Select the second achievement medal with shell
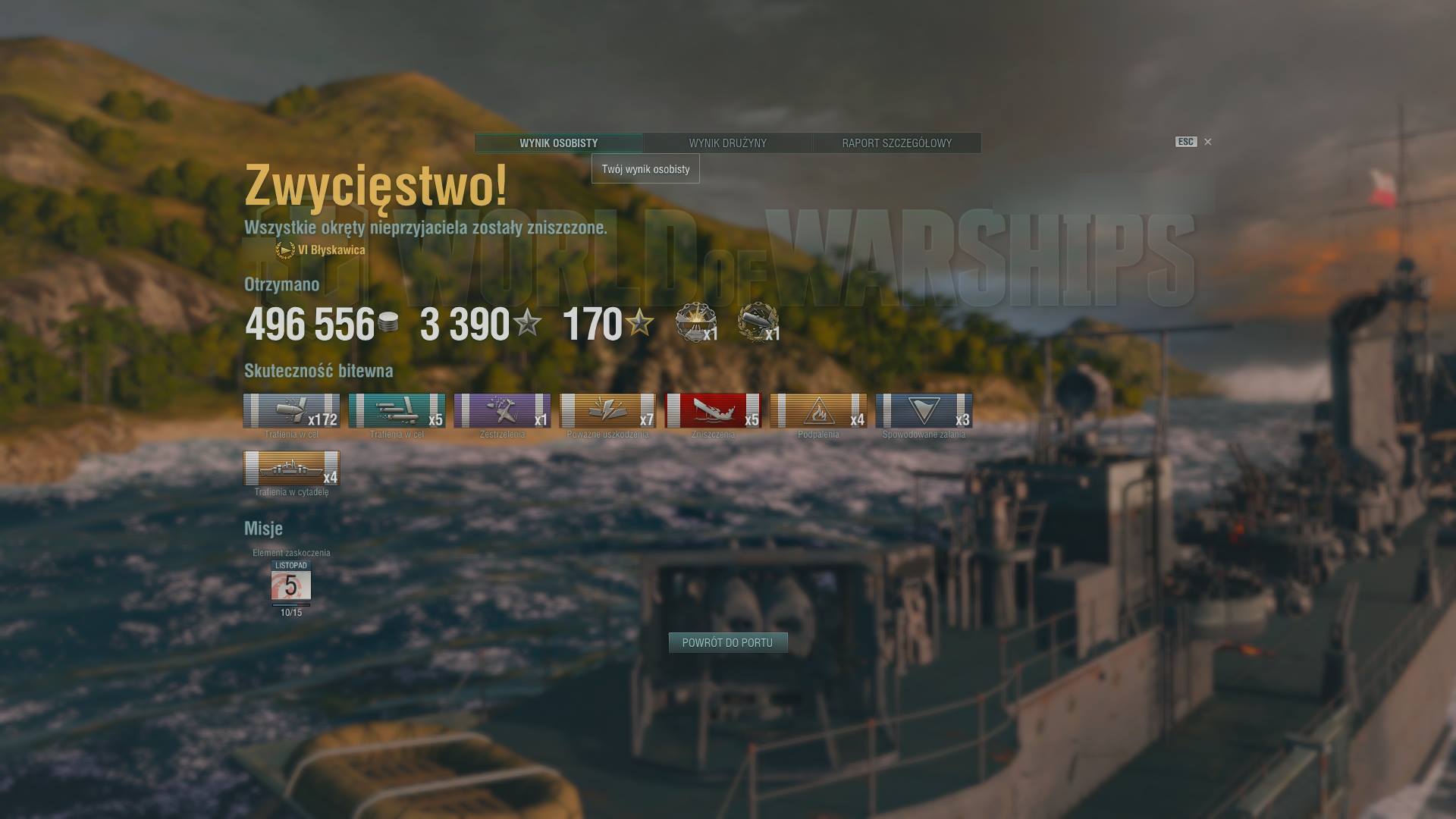 (758, 322)
